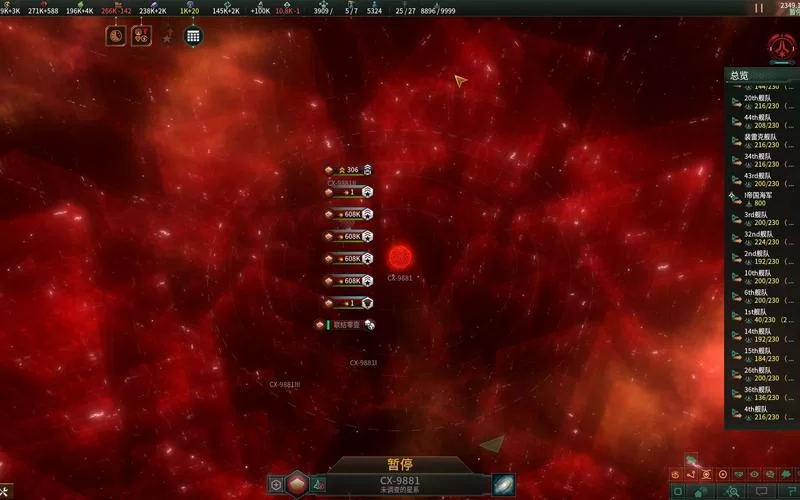Click the 暂停 paused banner
Image resolution: width=800 pixels, height=500 pixels.
tap(400, 465)
